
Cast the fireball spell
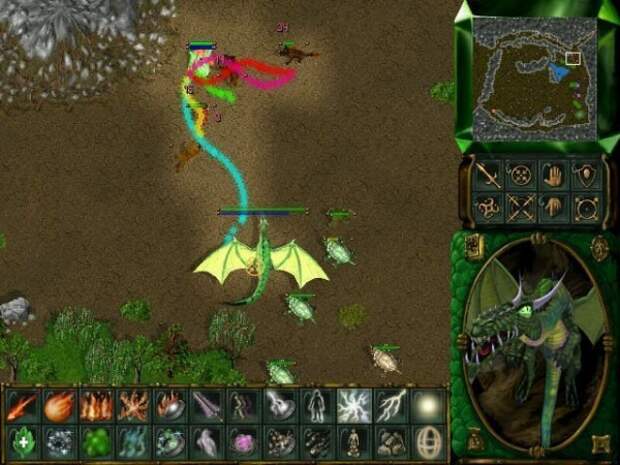pyautogui.click(x=59, y=405)
